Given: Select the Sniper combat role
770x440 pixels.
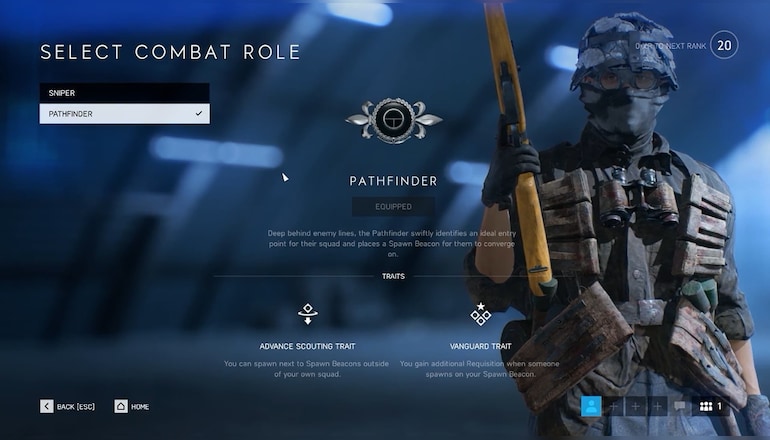Looking at the screenshot, I should (124, 93).
